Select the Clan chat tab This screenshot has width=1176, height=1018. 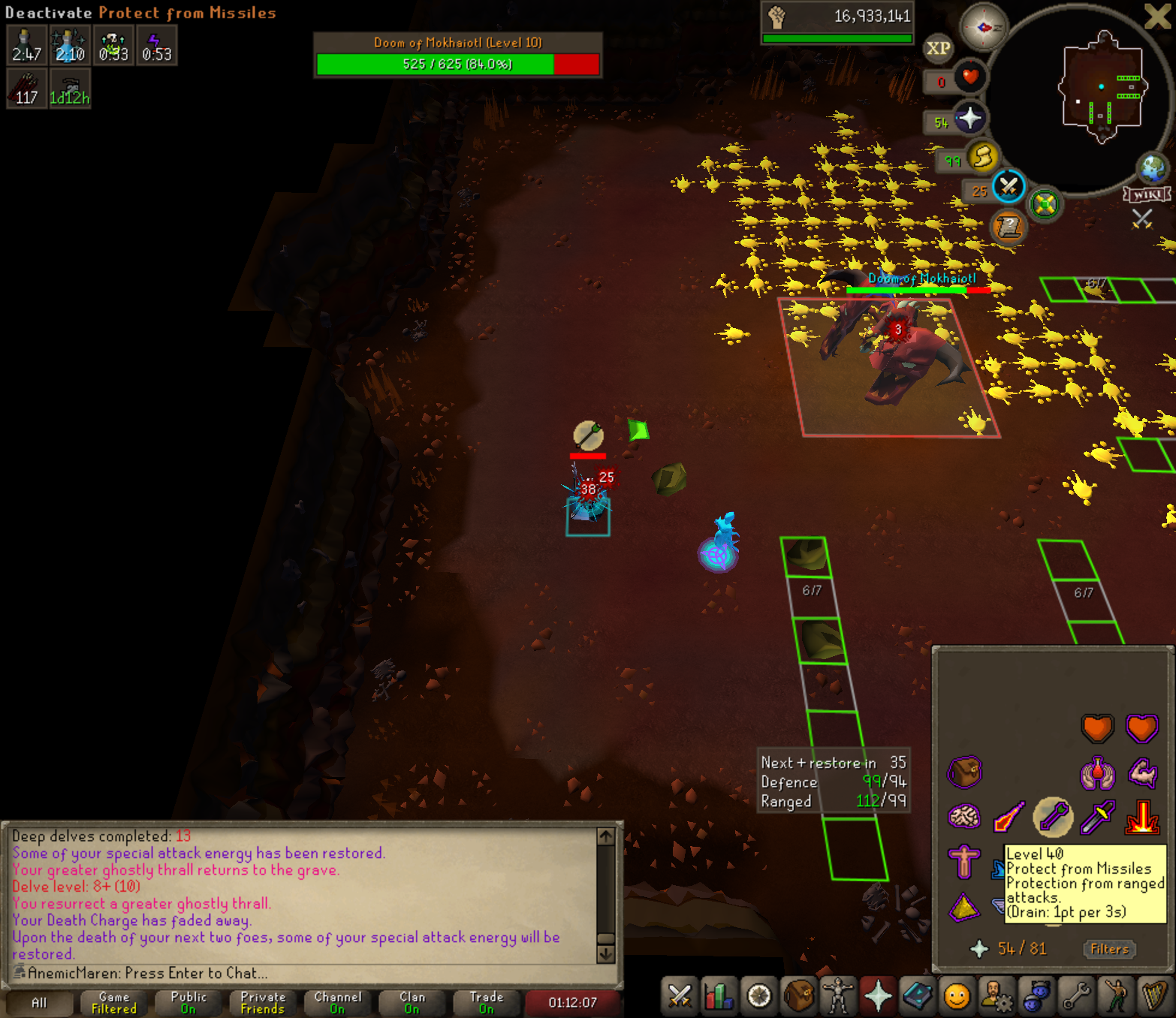point(412,1002)
